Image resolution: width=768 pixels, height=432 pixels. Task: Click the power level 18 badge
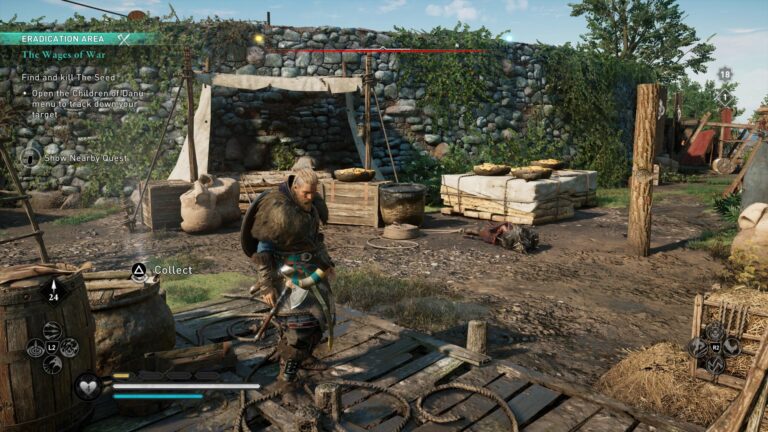(x=725, y=74)
